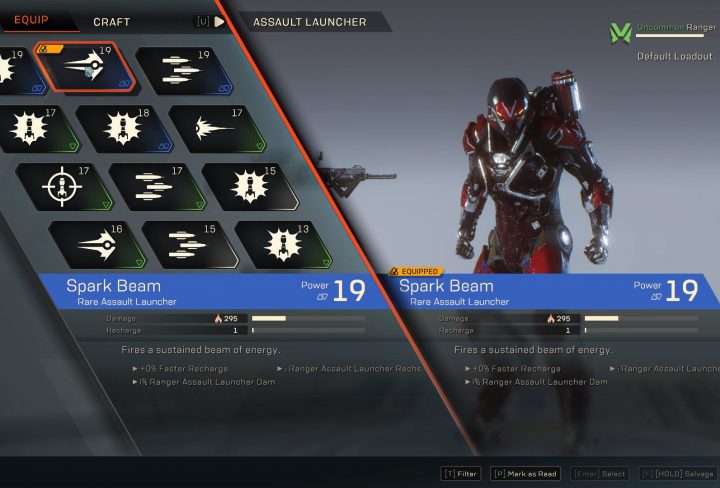
Task: Choose the power 17 triple-missile slot
Action: tap(150, 186)
